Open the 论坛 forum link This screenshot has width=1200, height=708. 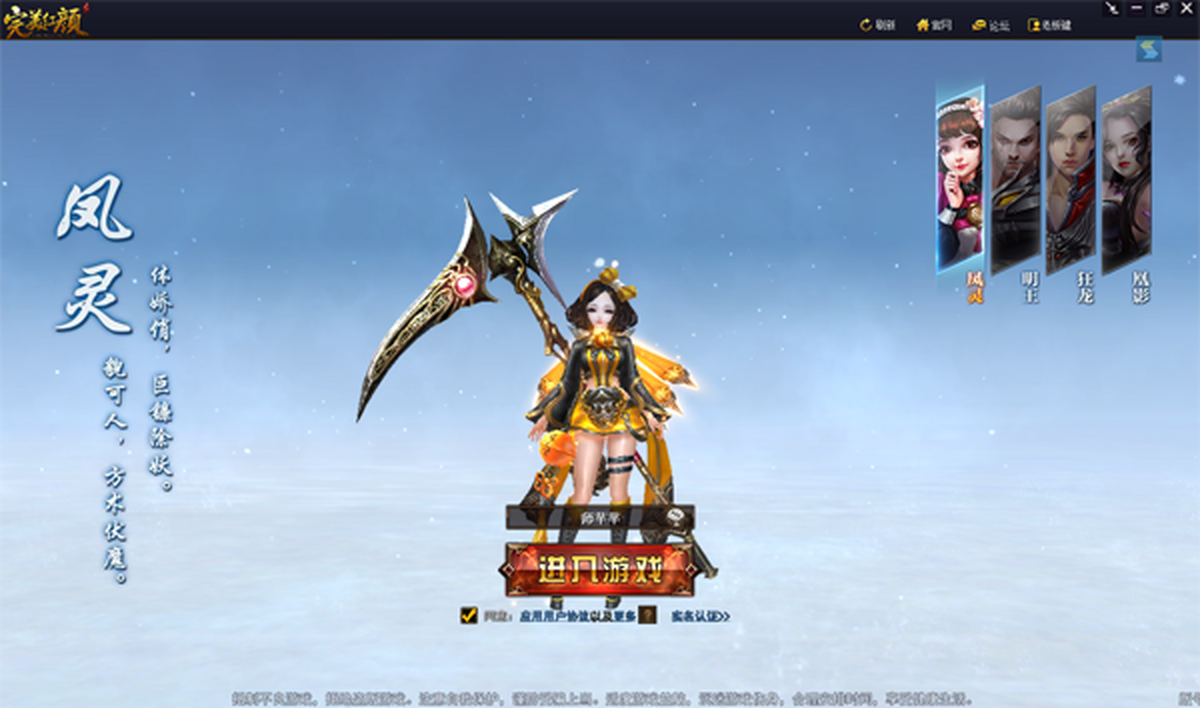[x=990, y=26]
